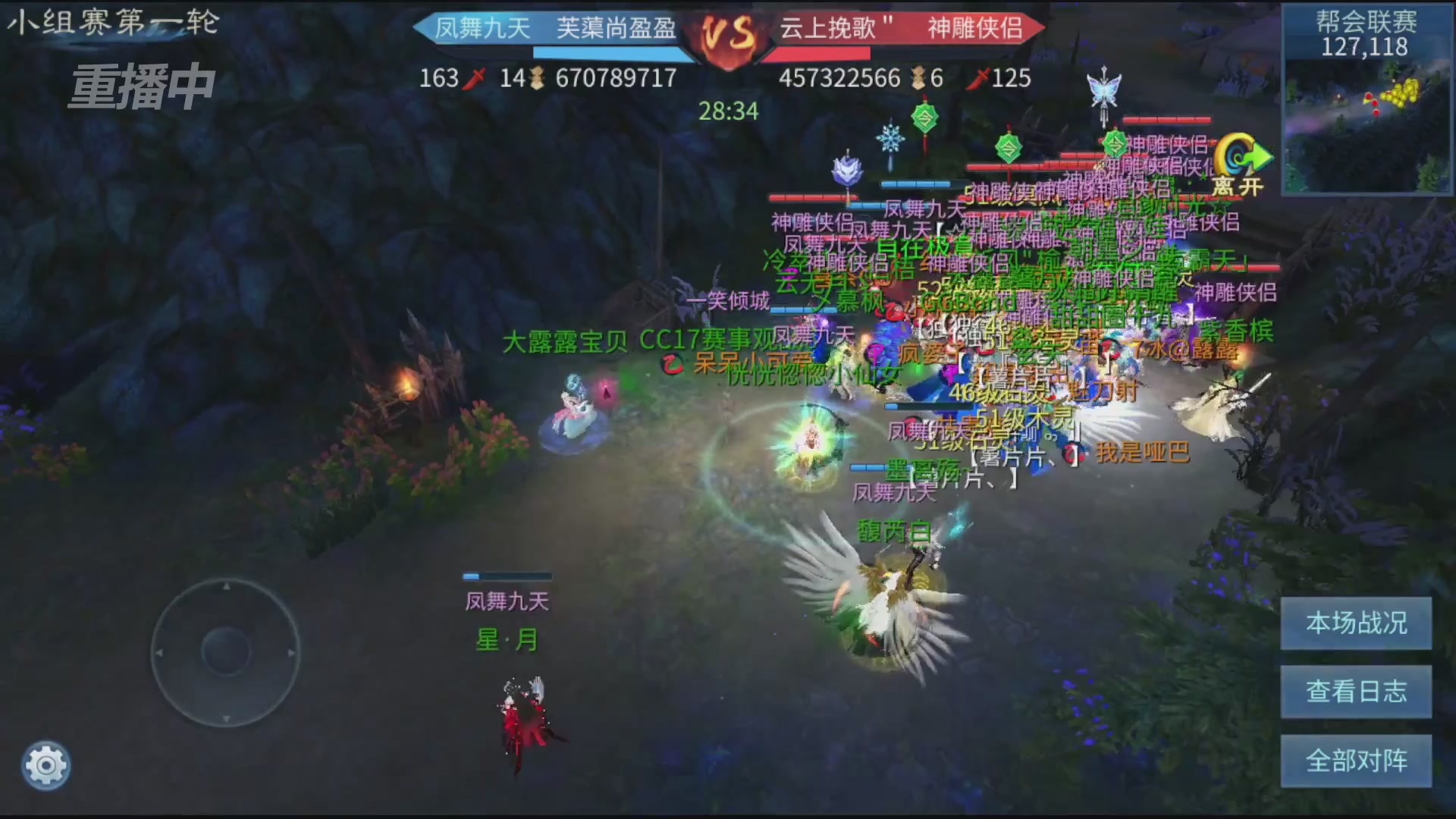Open the 全部对阵 all matchups list
1456x819 pixels.
point(1356,760)
